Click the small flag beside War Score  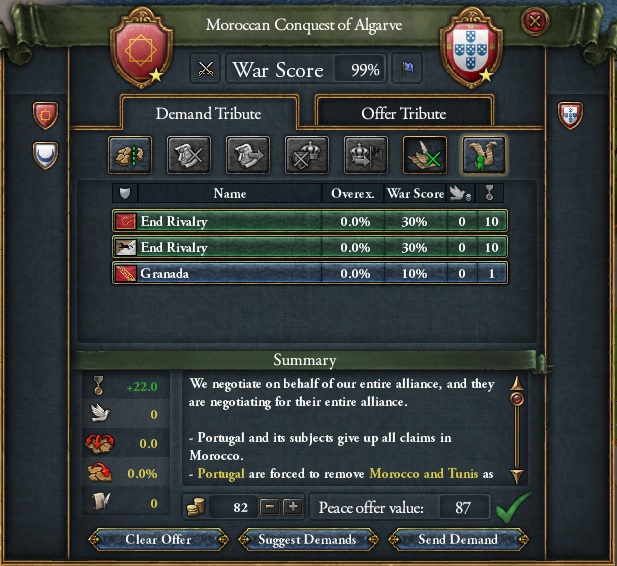[408, 69]
